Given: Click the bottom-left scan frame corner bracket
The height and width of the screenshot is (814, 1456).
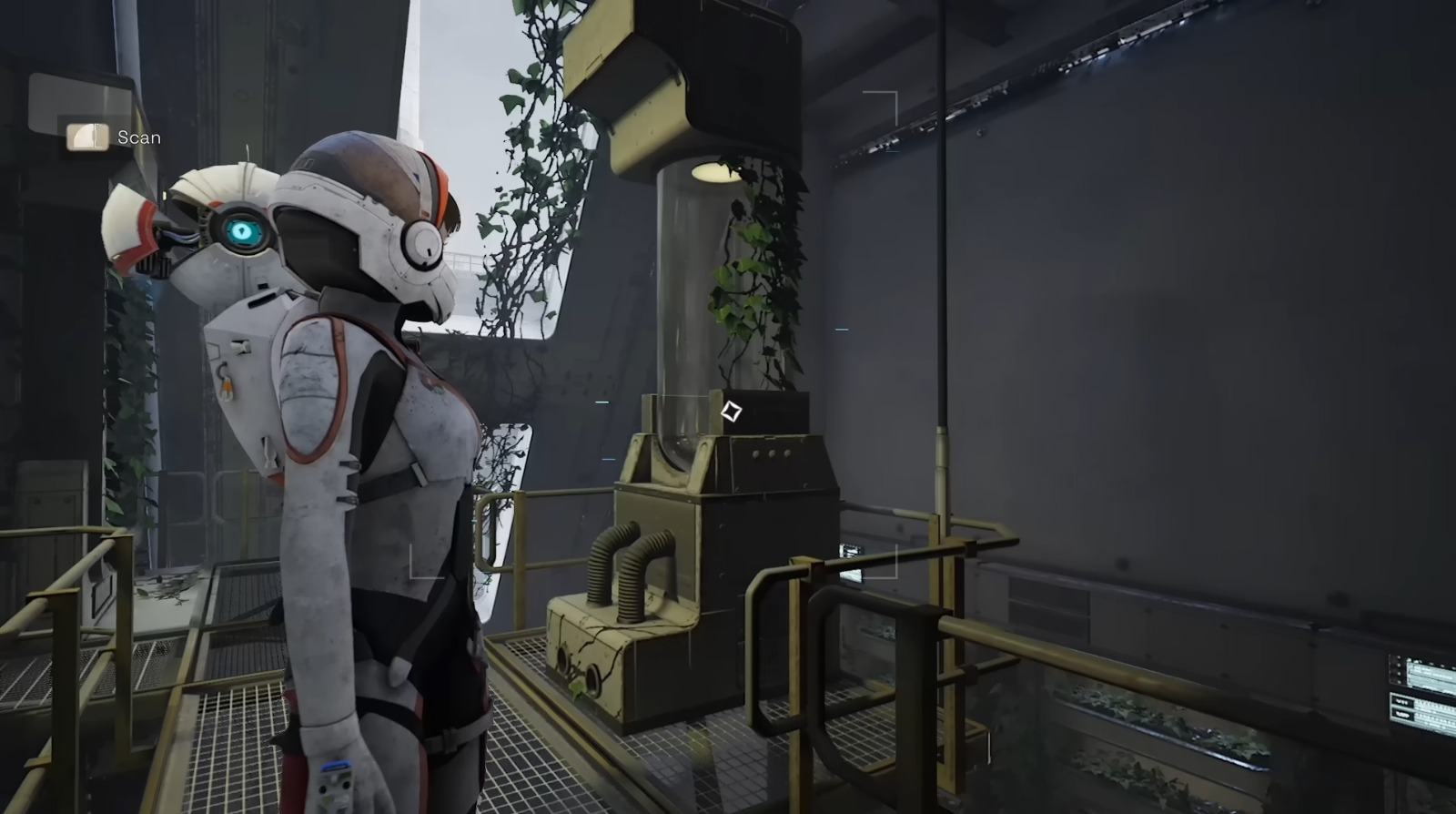Looking at the screenshot, I should tap(410, 577).
